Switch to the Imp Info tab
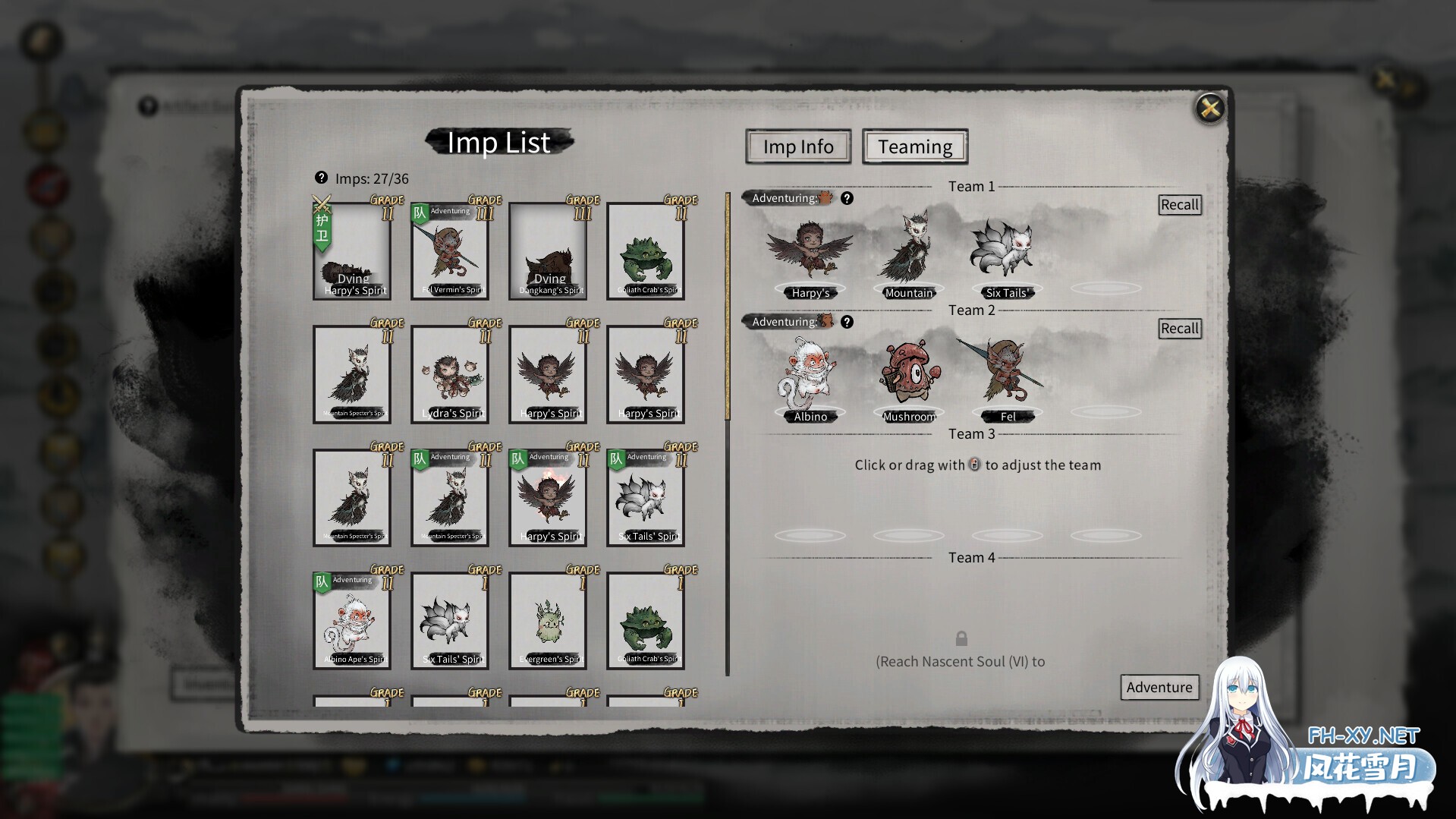 (x=797, y=146)
